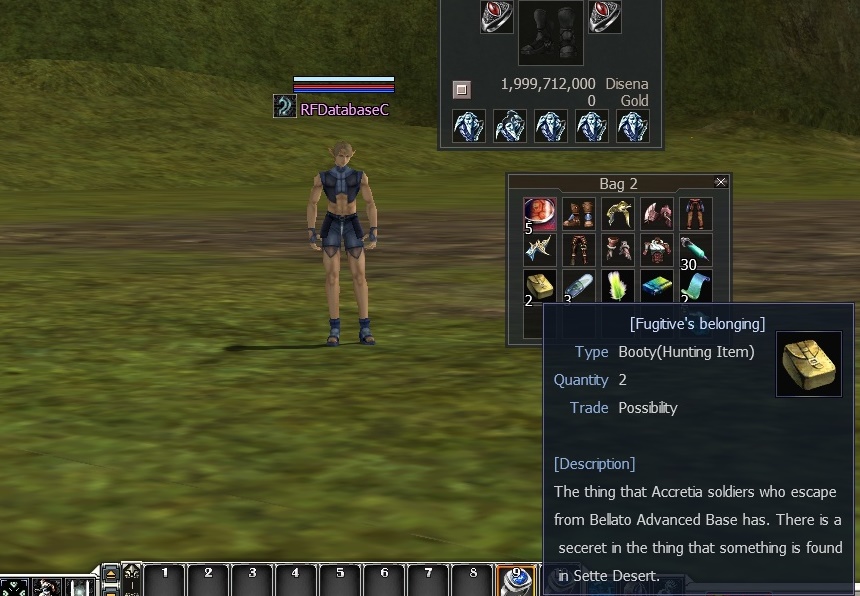Select the blue-green book item
860x596 pixels.
pos(657,286)
